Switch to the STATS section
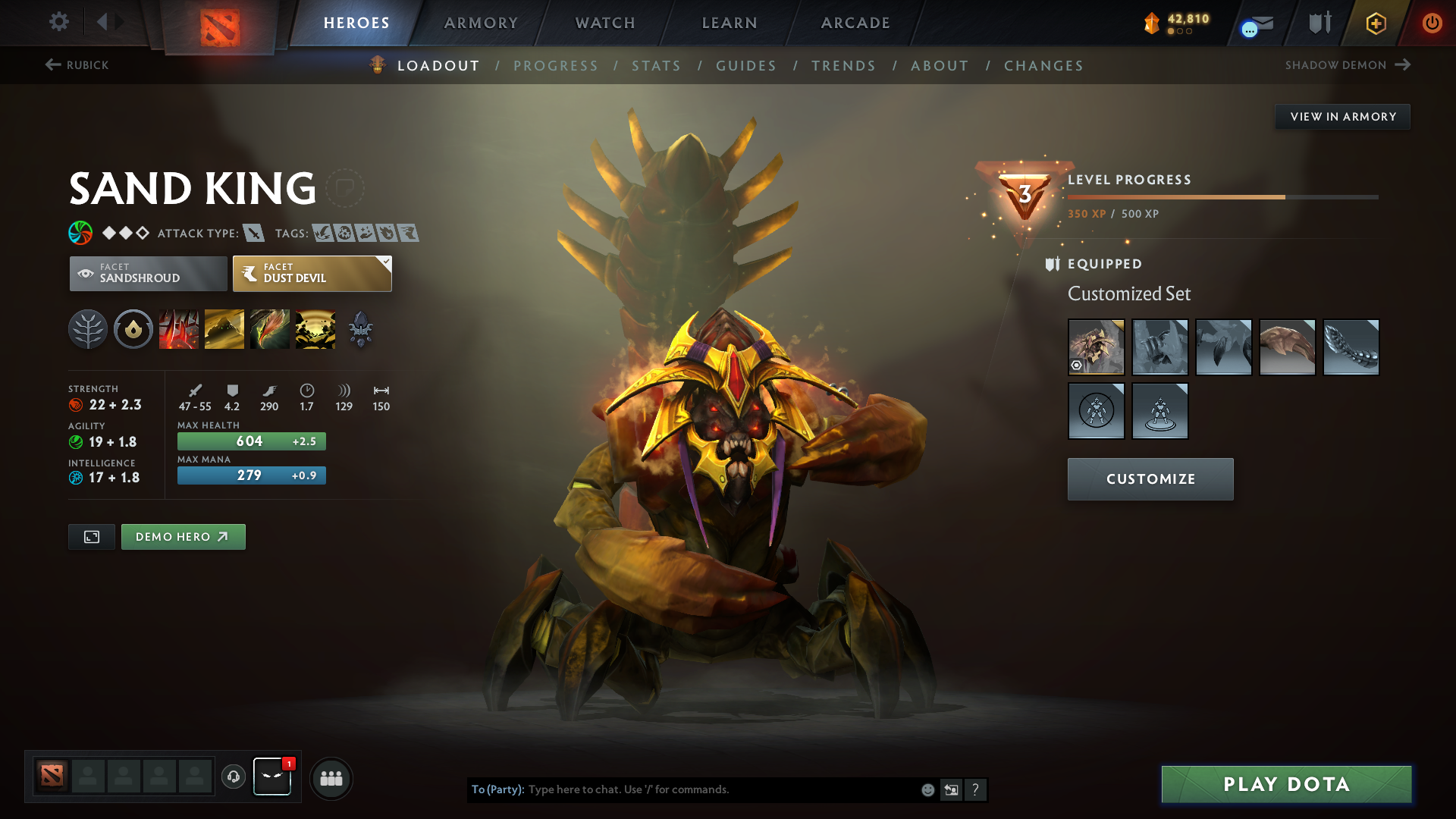 click(656, 66)
